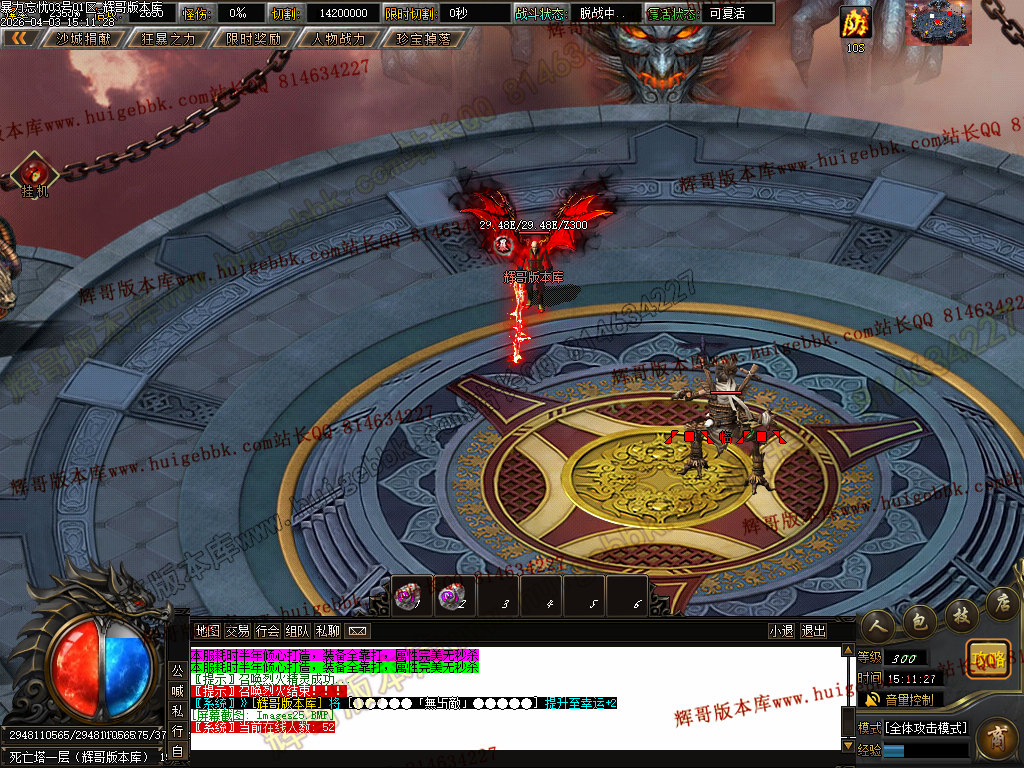Image resolution: width=1024 pixels, height=768 pixels.
Task: Open the minimap in the top-right corner
Action: coord(940,23)
